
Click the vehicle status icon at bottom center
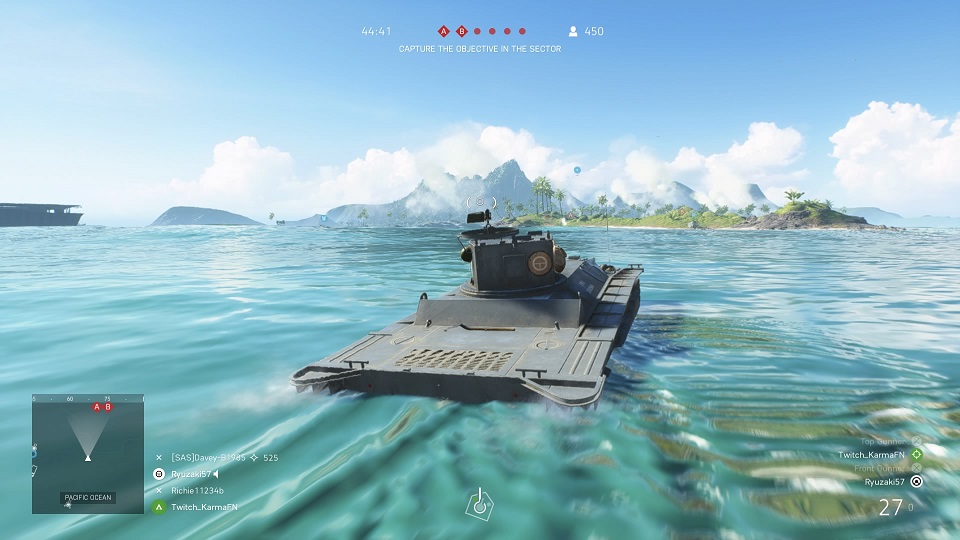[x=480, y=503]
